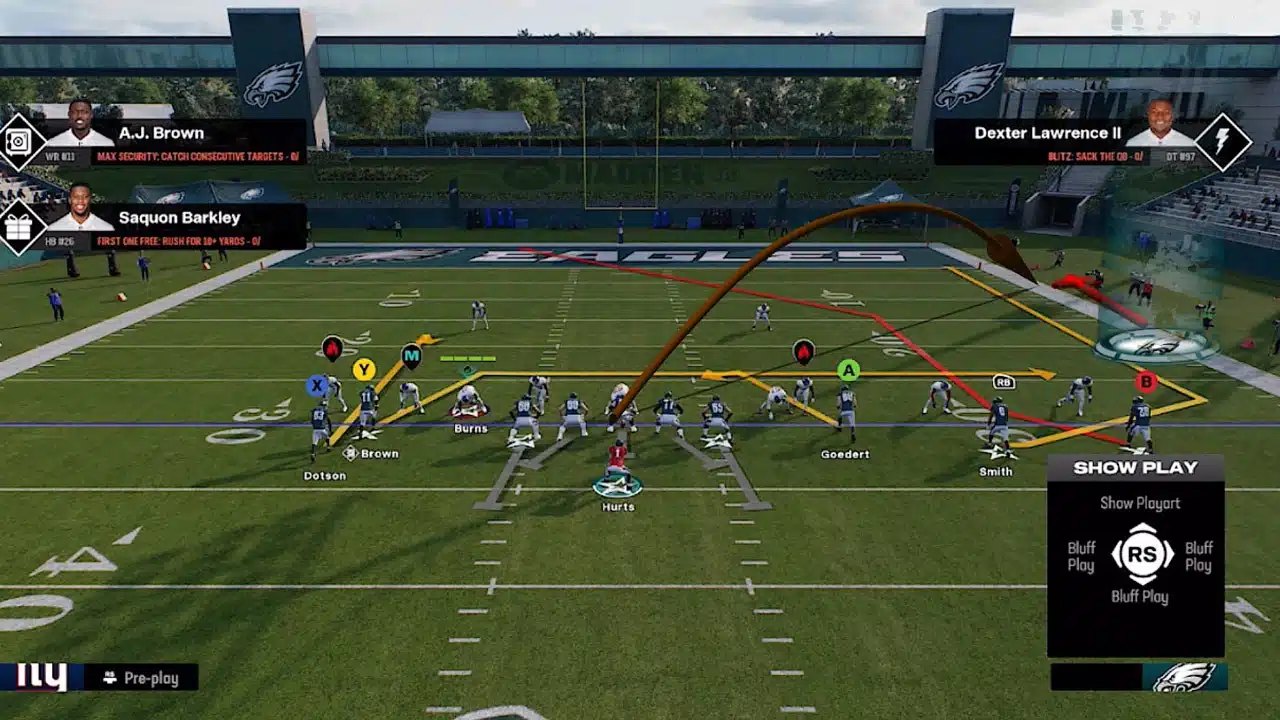This screenshot has width=1280, height=720.
Task: Click the First One Free gift icon
Action: tap(21, 227)
